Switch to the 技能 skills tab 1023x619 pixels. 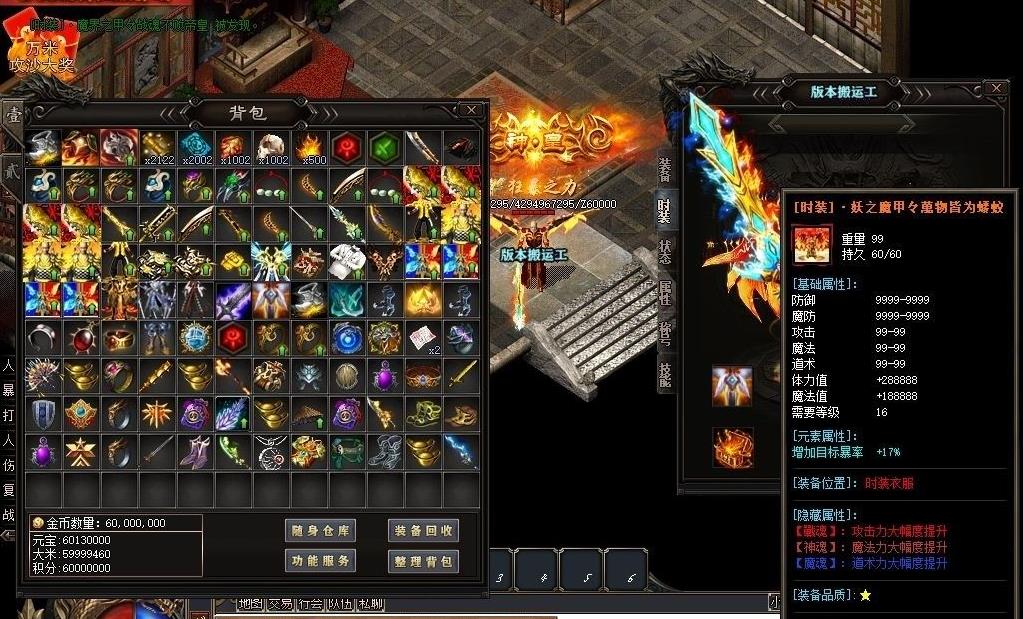coord(665,373)
